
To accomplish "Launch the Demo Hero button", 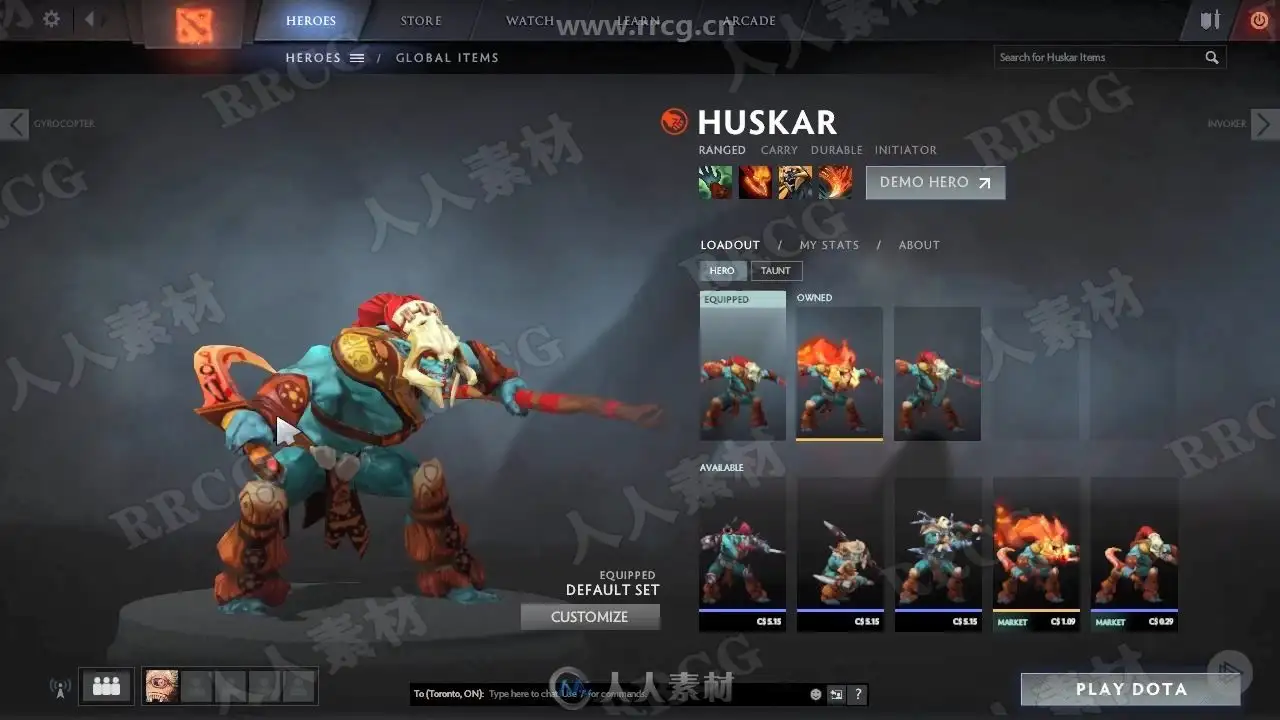I will [935, 183].
